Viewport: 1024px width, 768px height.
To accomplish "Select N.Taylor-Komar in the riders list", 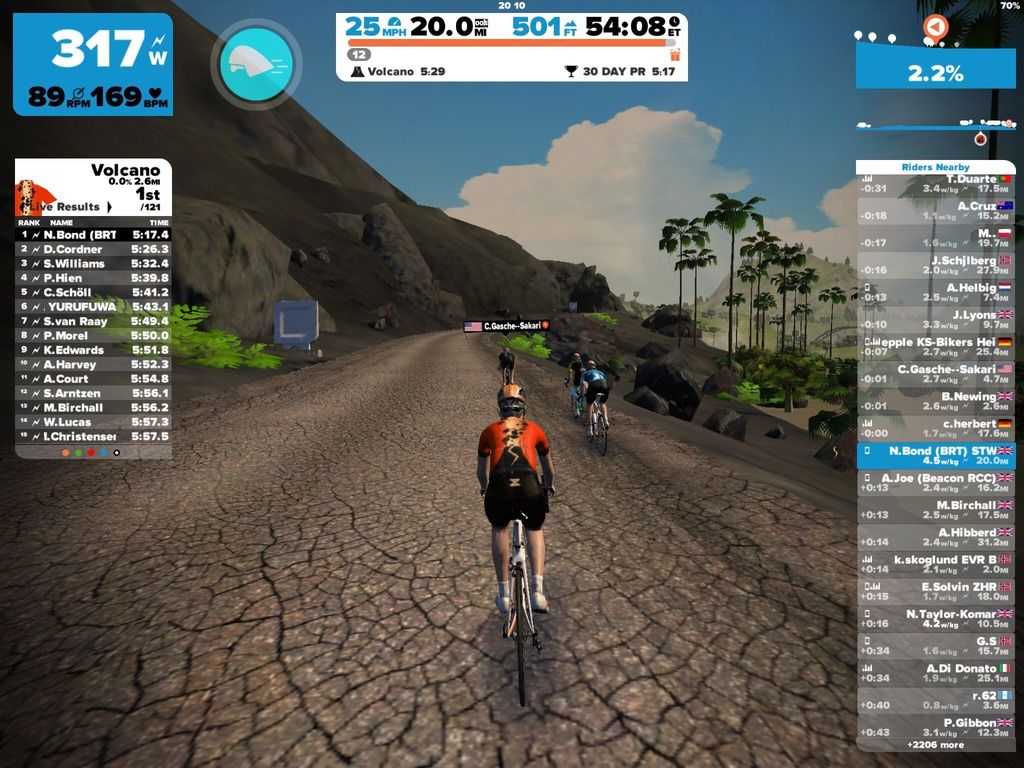I will pyautogui.click(x=935, y=618).
